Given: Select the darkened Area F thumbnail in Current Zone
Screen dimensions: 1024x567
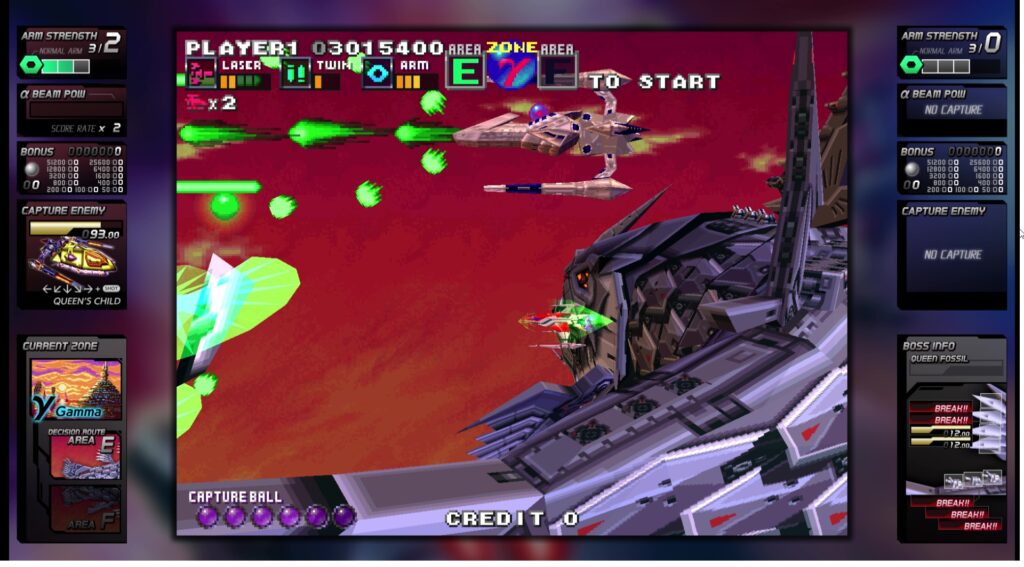Looking at the screenshot, I should tap(85, 509).
